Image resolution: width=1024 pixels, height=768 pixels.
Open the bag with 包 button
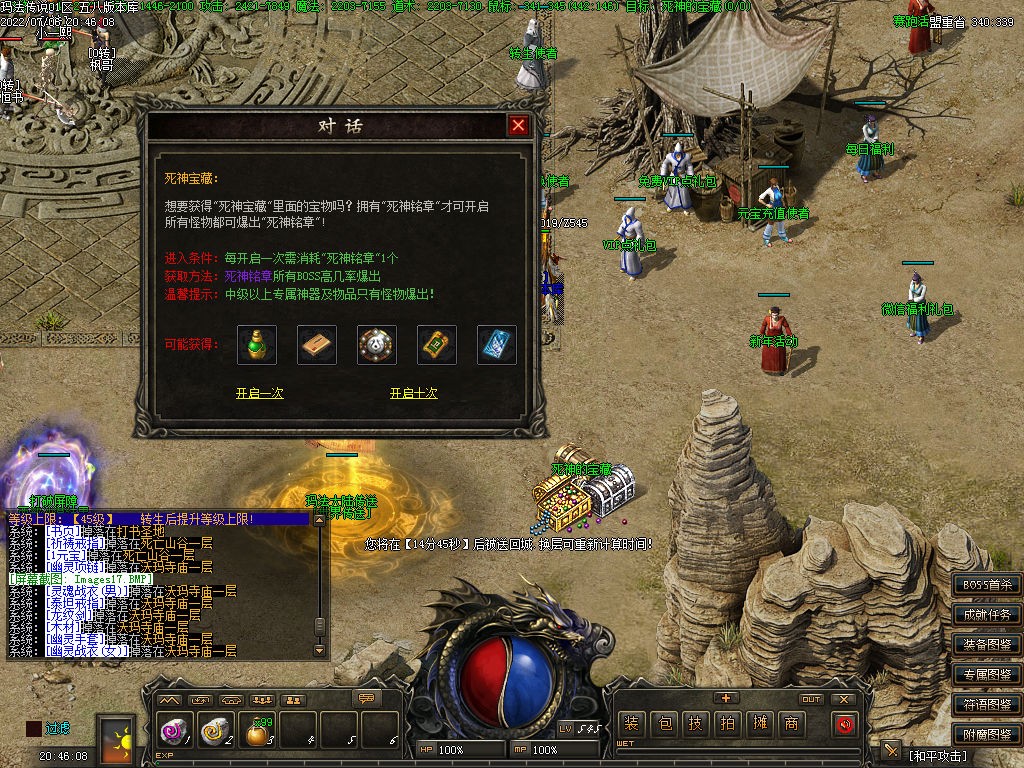click(x=664, y=723)
